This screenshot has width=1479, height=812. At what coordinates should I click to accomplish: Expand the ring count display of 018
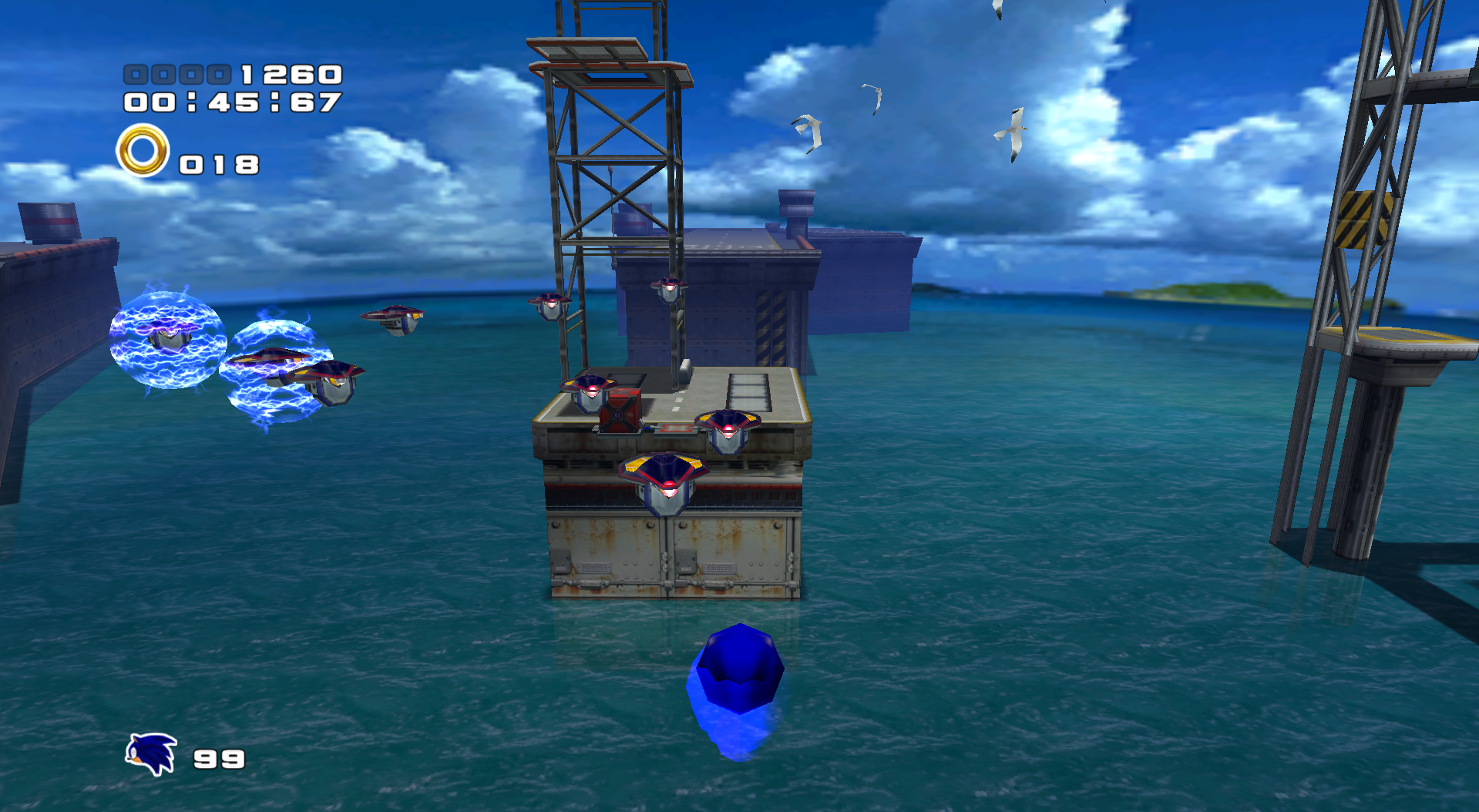click(x=218, y=163)
